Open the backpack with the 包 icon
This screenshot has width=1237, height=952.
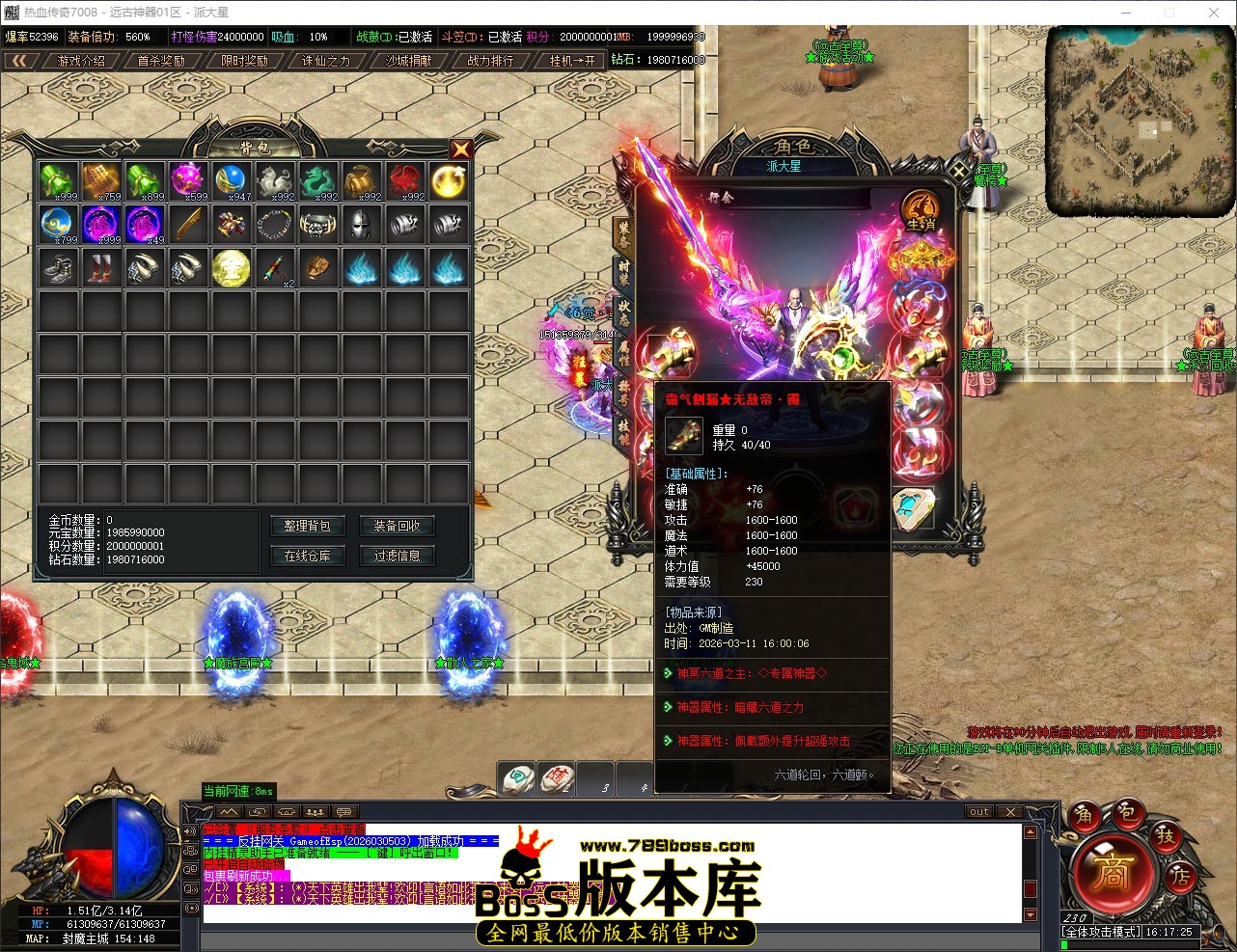point(1129,814)
